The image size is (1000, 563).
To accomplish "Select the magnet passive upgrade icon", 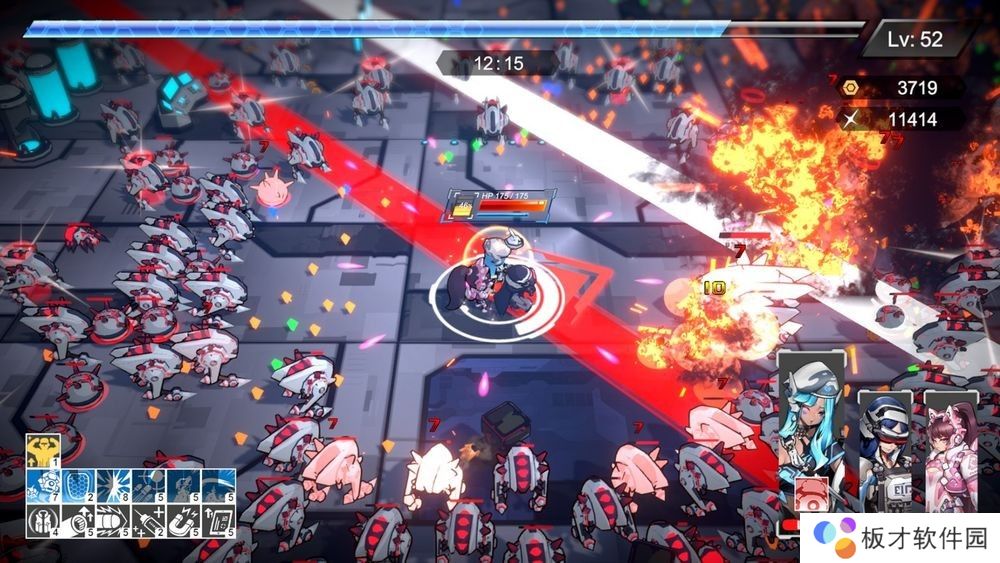I will pos(183,519).
